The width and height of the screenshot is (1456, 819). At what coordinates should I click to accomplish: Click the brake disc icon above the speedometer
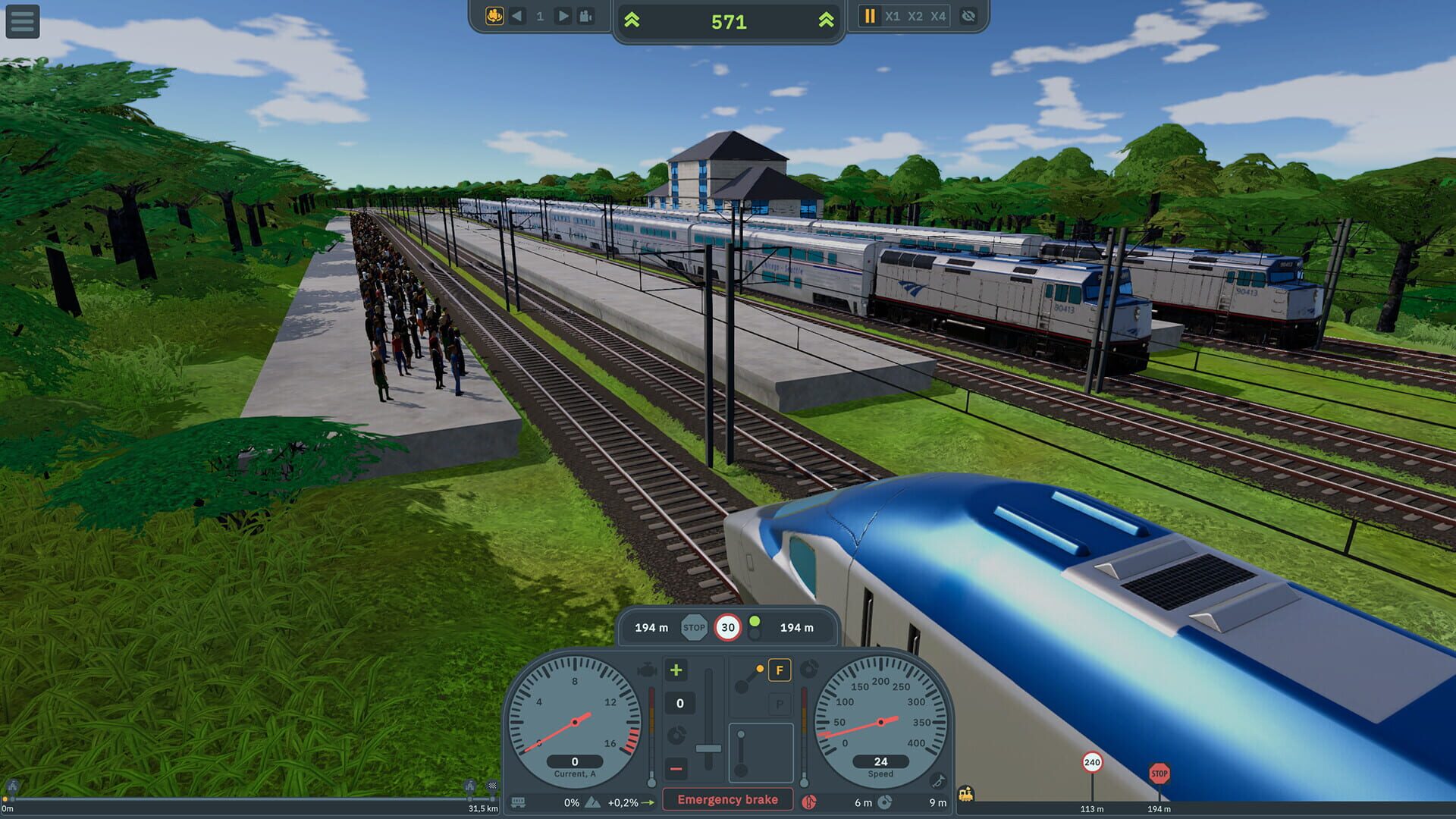click(x=809, y=670)
